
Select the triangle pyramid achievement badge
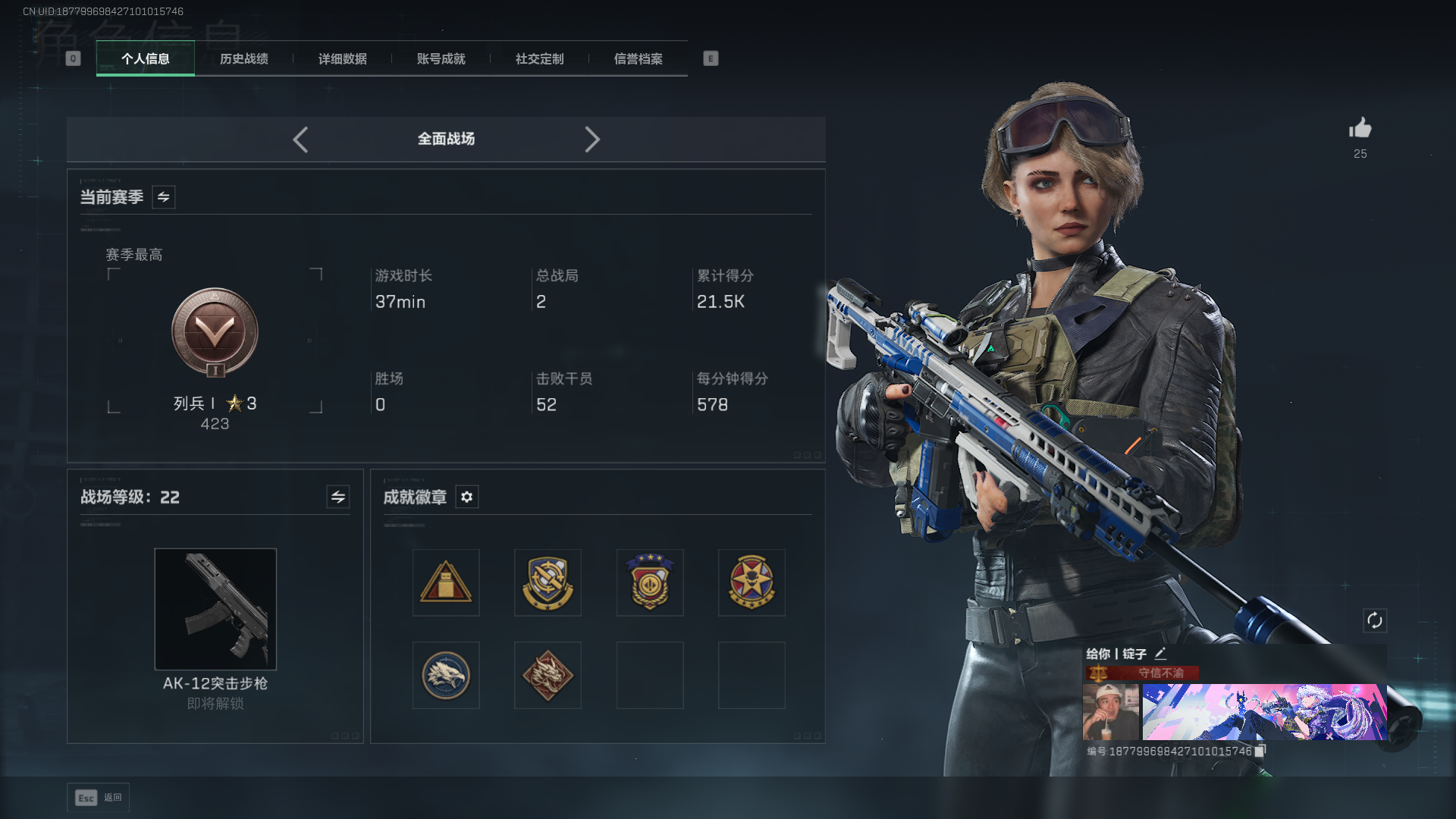446,582
